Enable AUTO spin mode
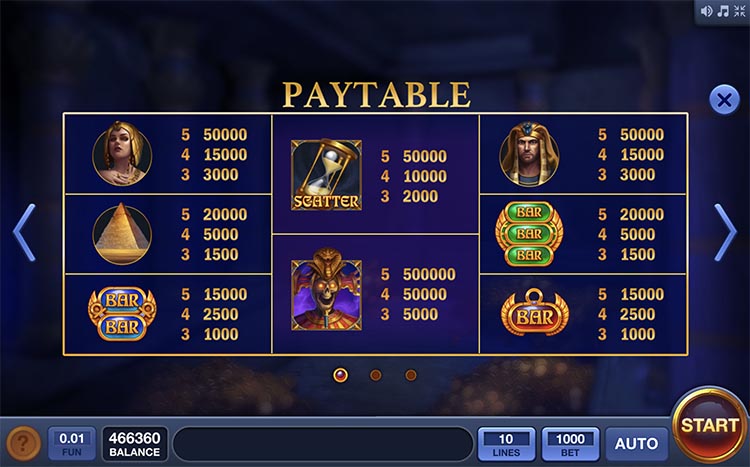The height and width of the screenshot is (467, 750). (x=636, y=444)
